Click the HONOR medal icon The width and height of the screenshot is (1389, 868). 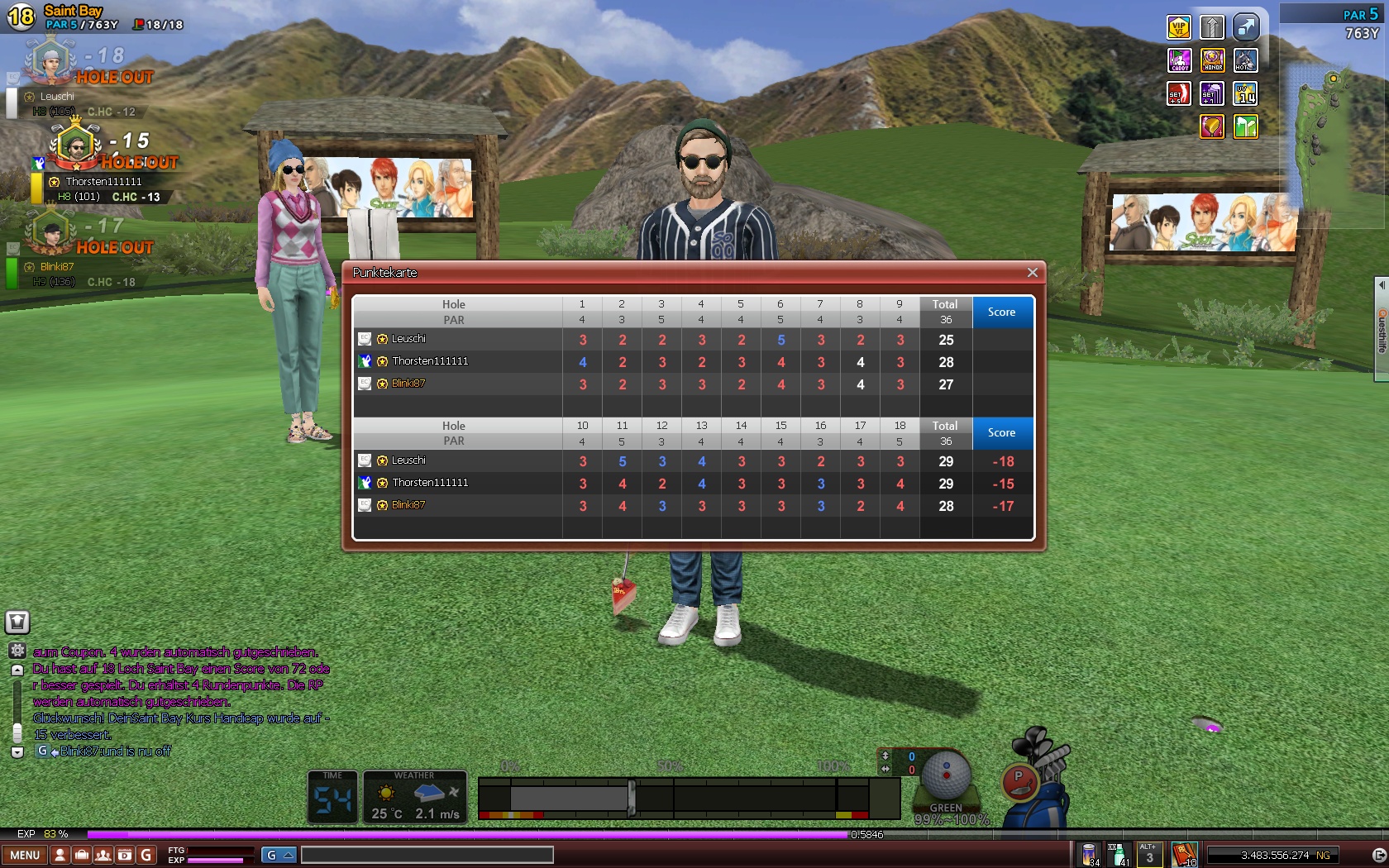pos(1212,60)
